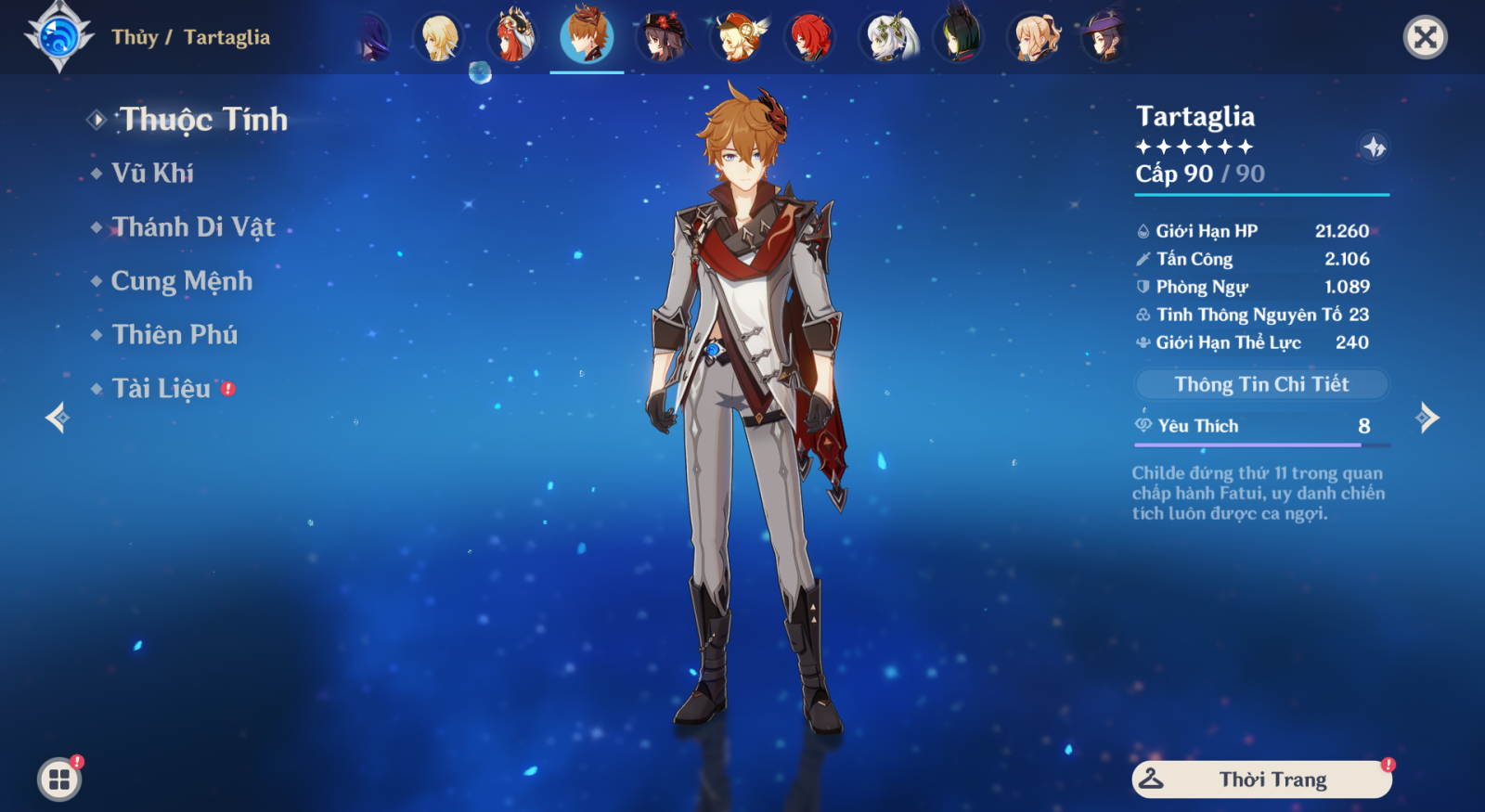
Task: Close the character screen
Action: click(1425, 37)
